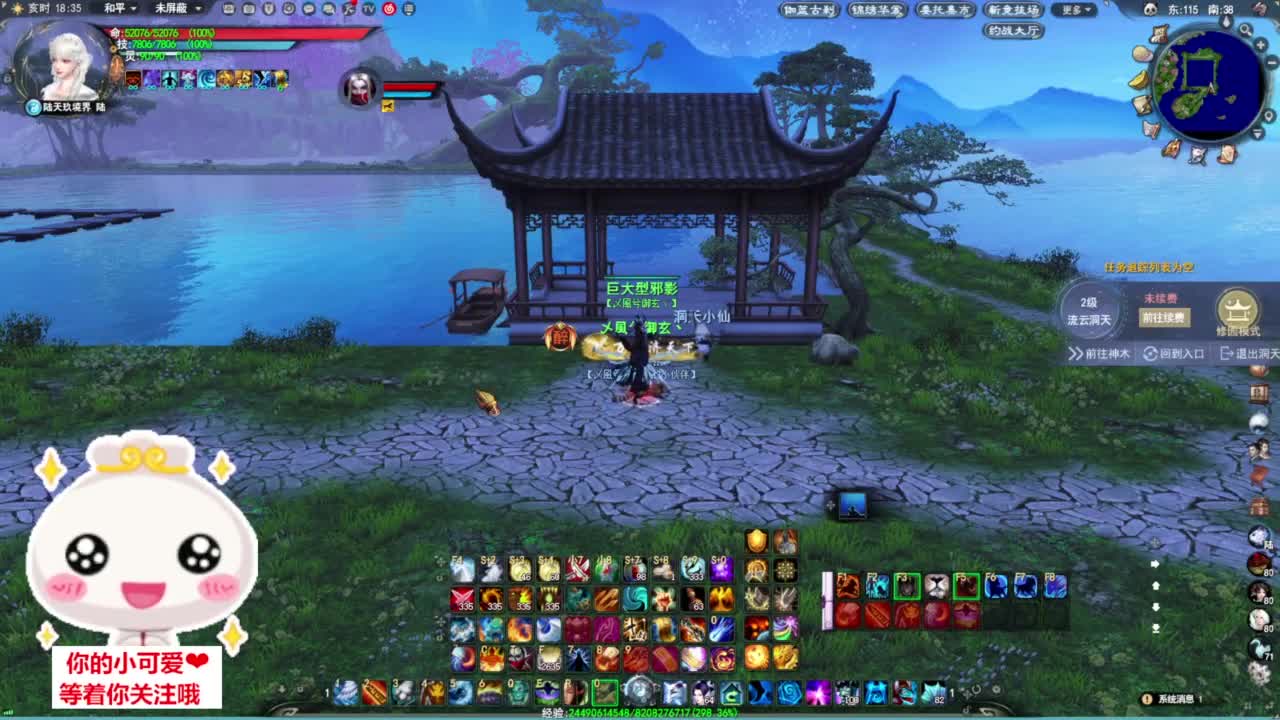The height and width of the screenshot is (720, 1280).
Task: Click the 前往续费 renewal button
Action: (x=1164, y=316)
